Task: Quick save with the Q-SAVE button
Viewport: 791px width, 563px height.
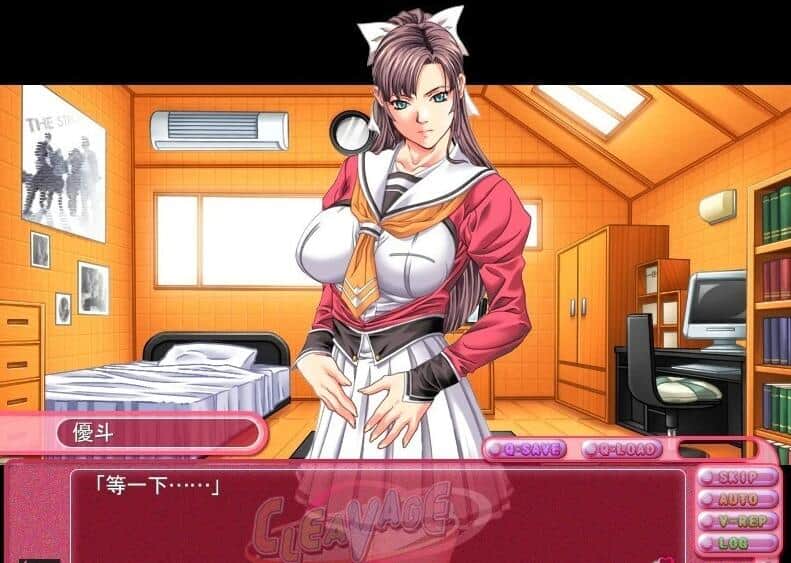Action: pos(525,450)
